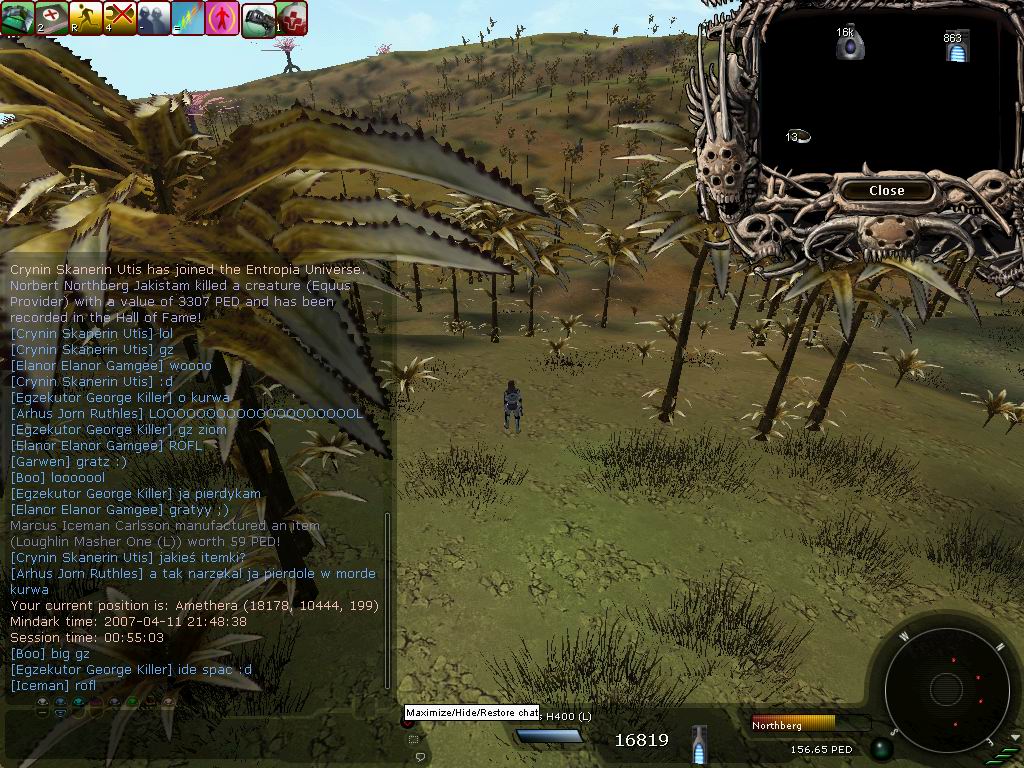Select the dark vehicle icon in the toolbar

coord(258,18)
